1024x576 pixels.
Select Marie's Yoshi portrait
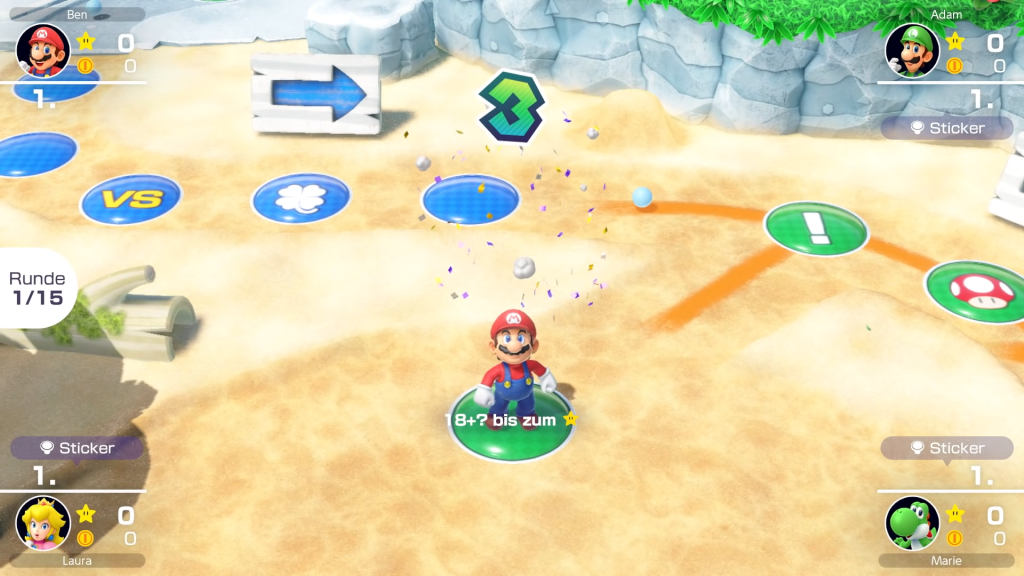(912, 523)
